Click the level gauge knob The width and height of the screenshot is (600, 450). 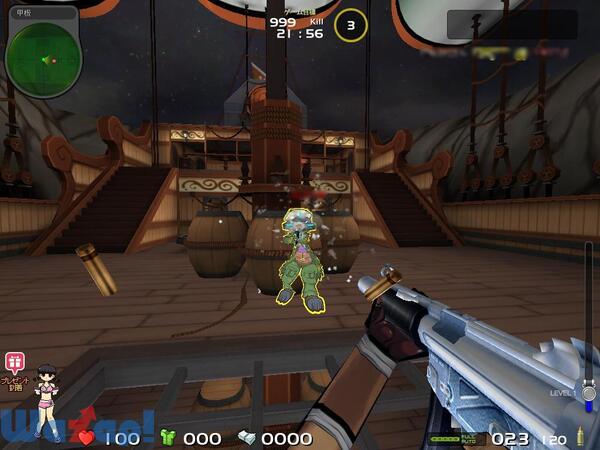(x=589, y=393)
